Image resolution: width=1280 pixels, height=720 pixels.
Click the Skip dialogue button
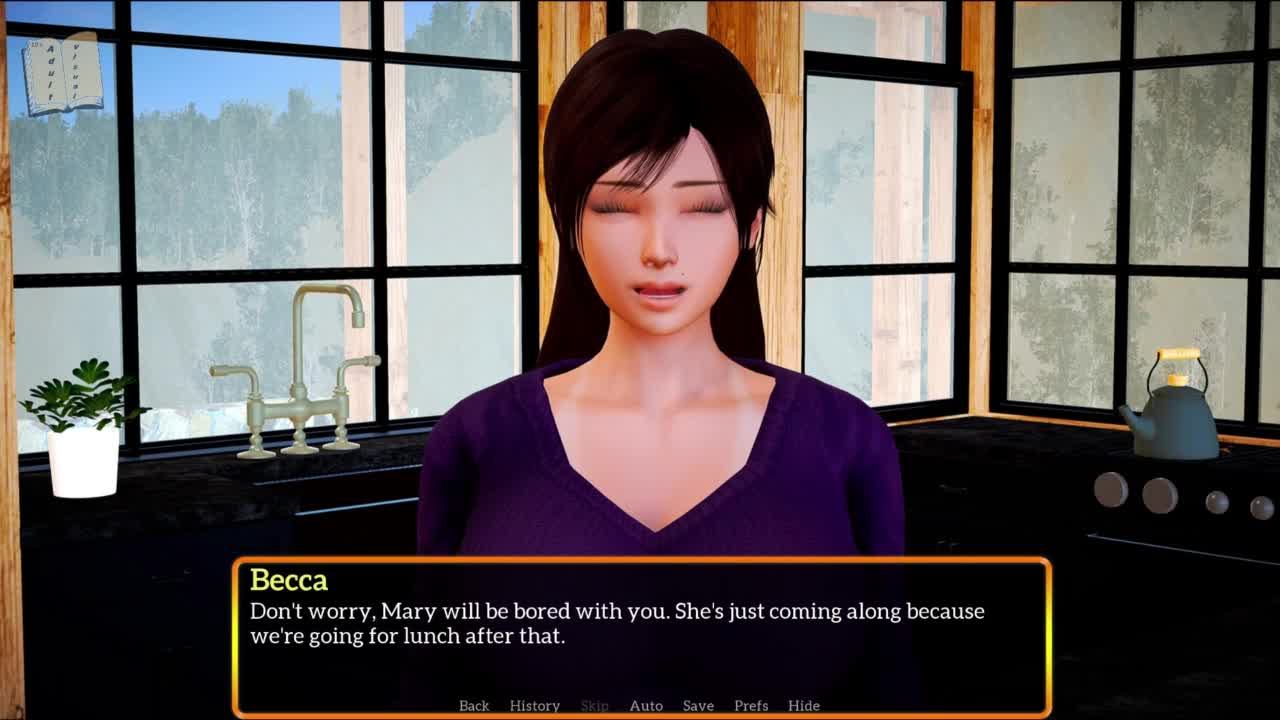coord(594,705)
